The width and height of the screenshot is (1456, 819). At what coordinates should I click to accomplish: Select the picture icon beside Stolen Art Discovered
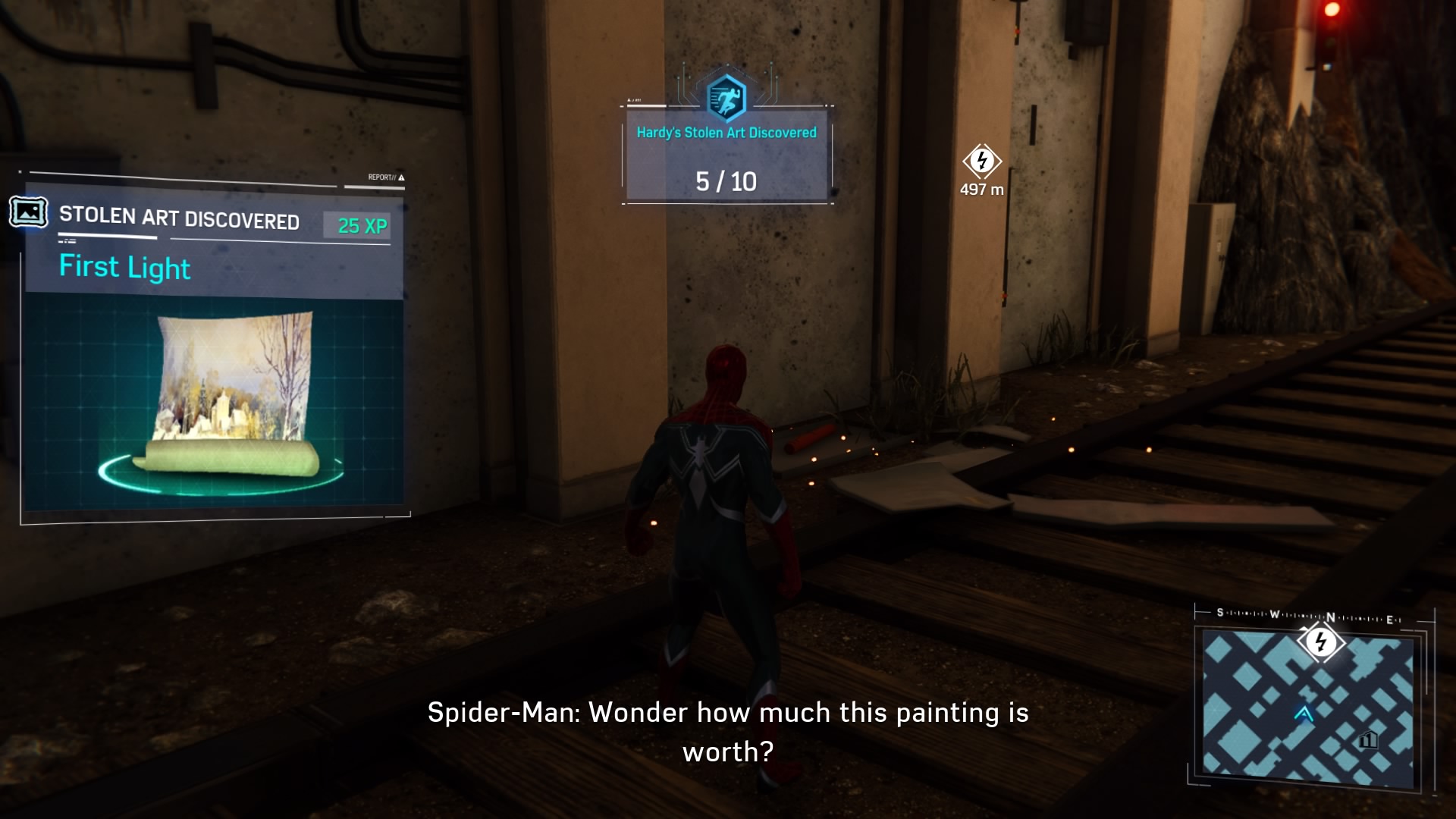(x=29, y=213)
